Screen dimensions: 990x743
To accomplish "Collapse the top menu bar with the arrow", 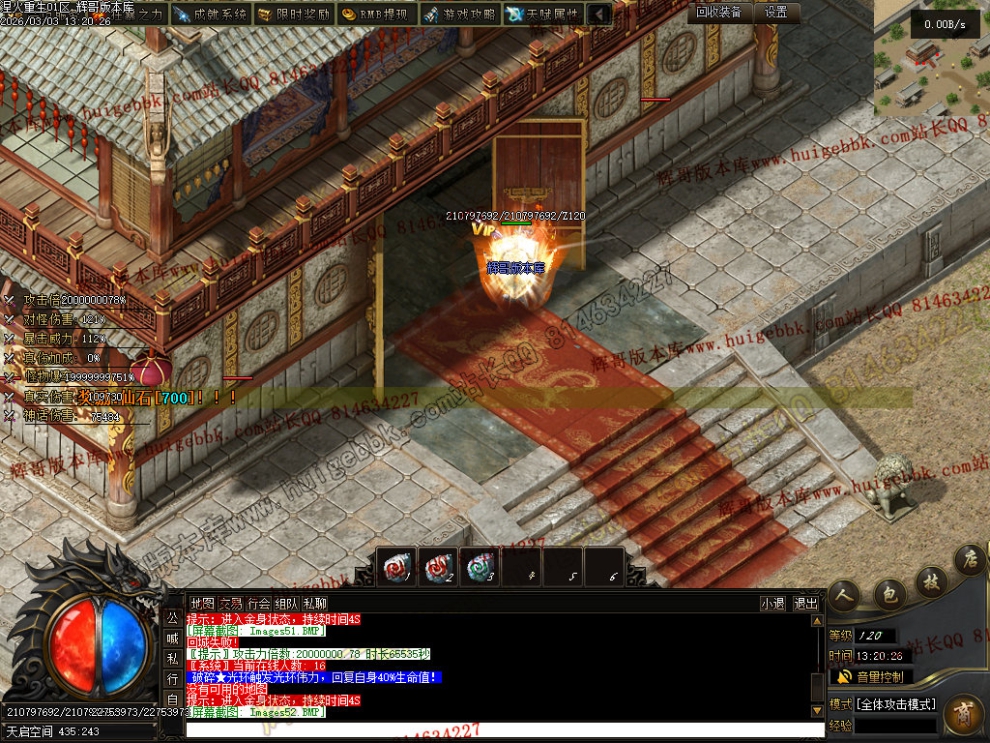I will pos(599,14).
